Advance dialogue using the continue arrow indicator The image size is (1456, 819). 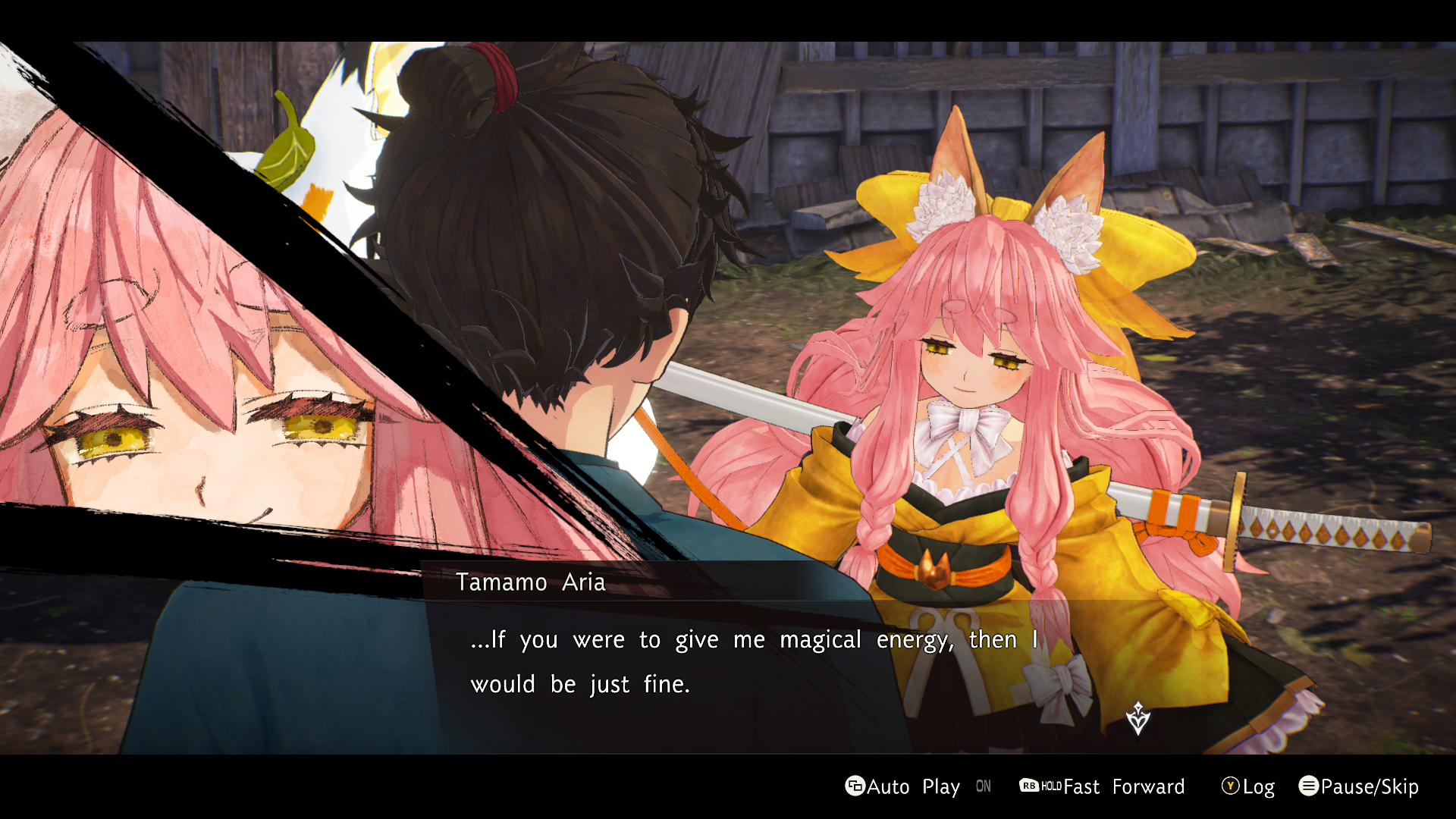[x=1137, y=717]
